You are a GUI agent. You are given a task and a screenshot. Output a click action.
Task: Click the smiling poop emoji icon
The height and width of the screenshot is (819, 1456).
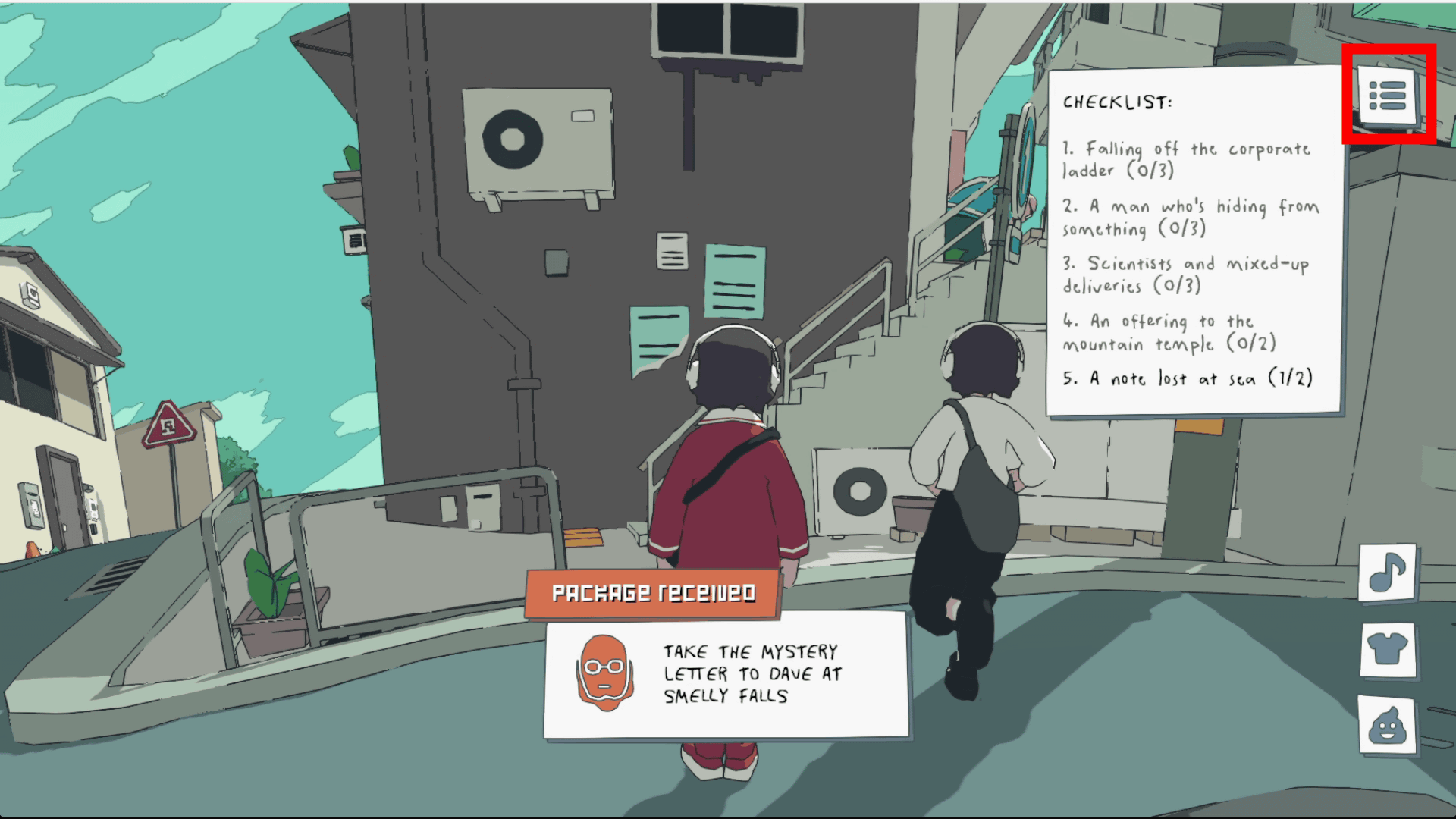(1388, 725)
